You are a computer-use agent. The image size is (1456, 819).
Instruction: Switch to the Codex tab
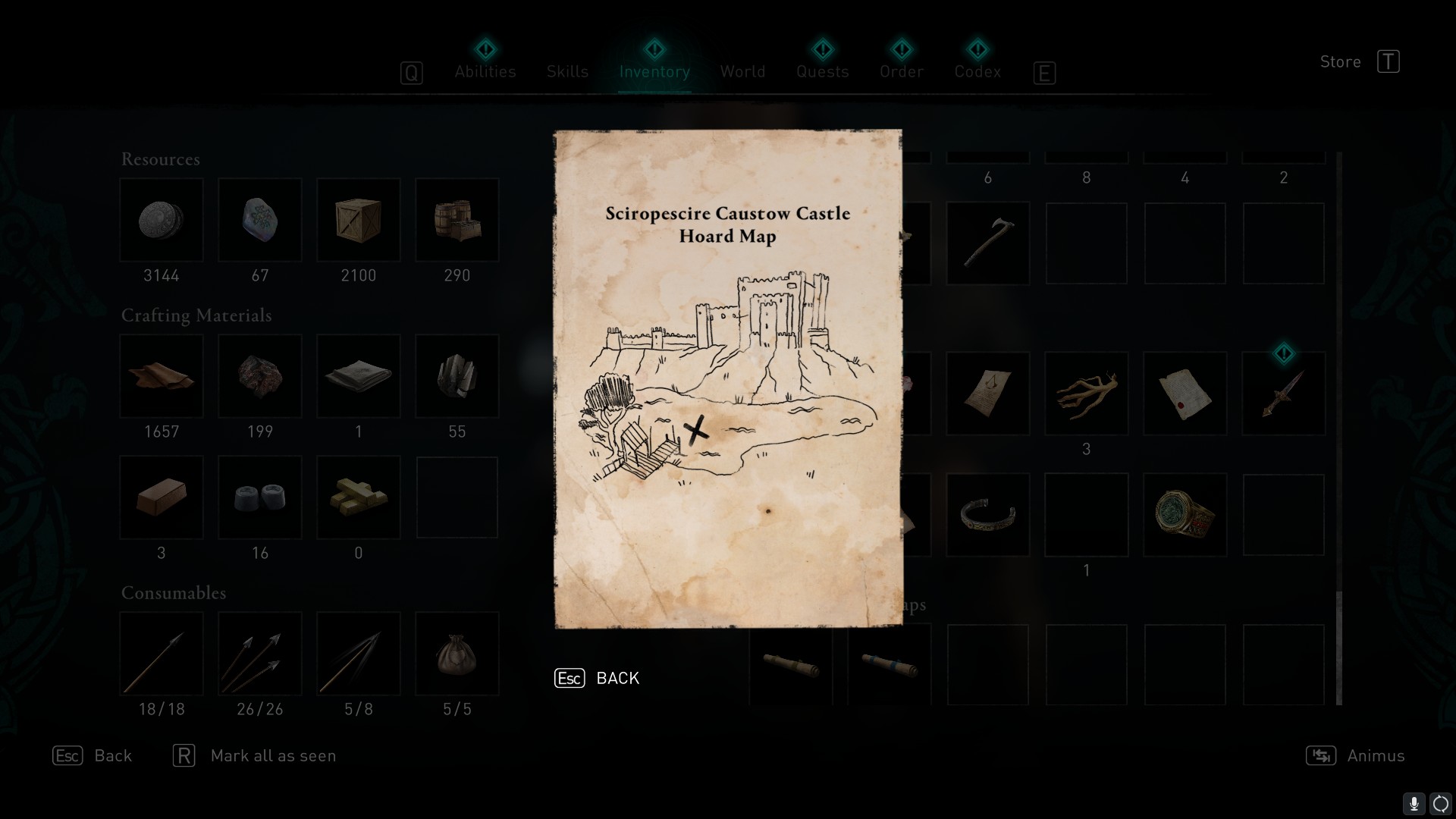tap(977, 71)
